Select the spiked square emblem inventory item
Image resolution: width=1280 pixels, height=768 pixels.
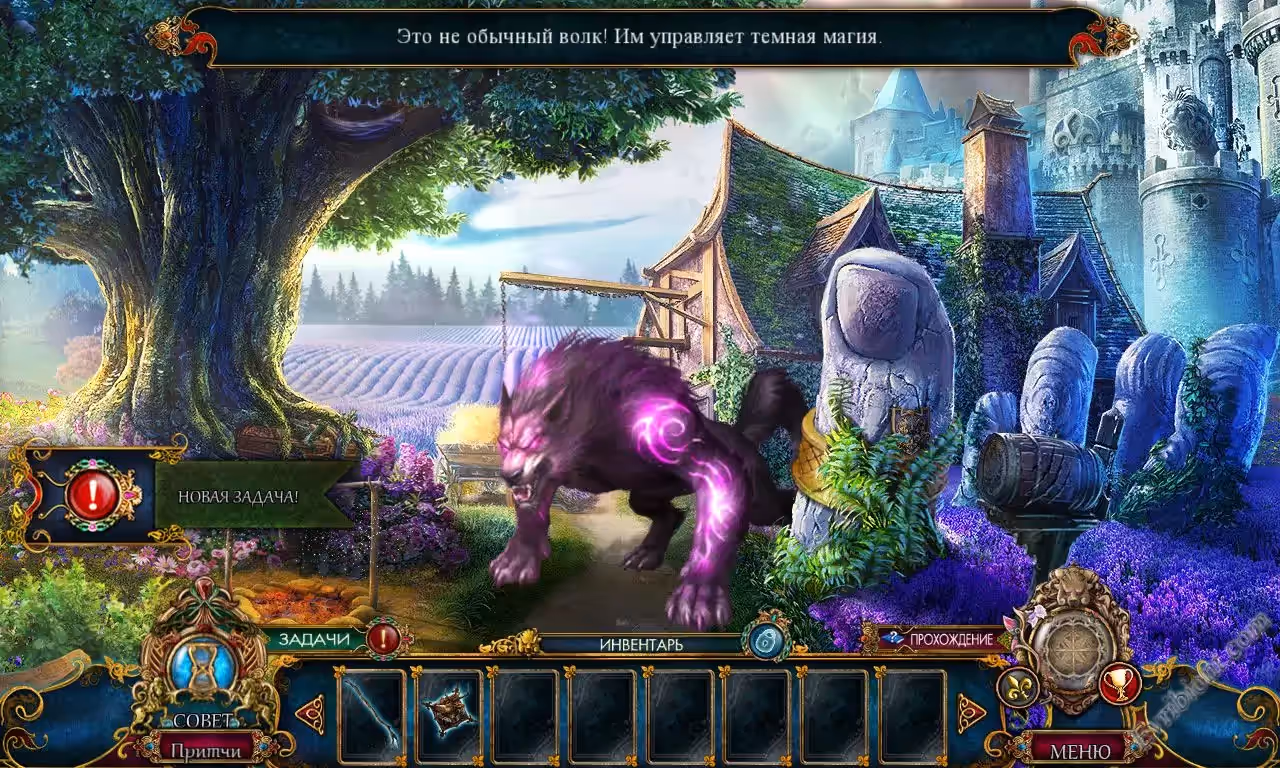pyautogui.click(x=447, y=715)
